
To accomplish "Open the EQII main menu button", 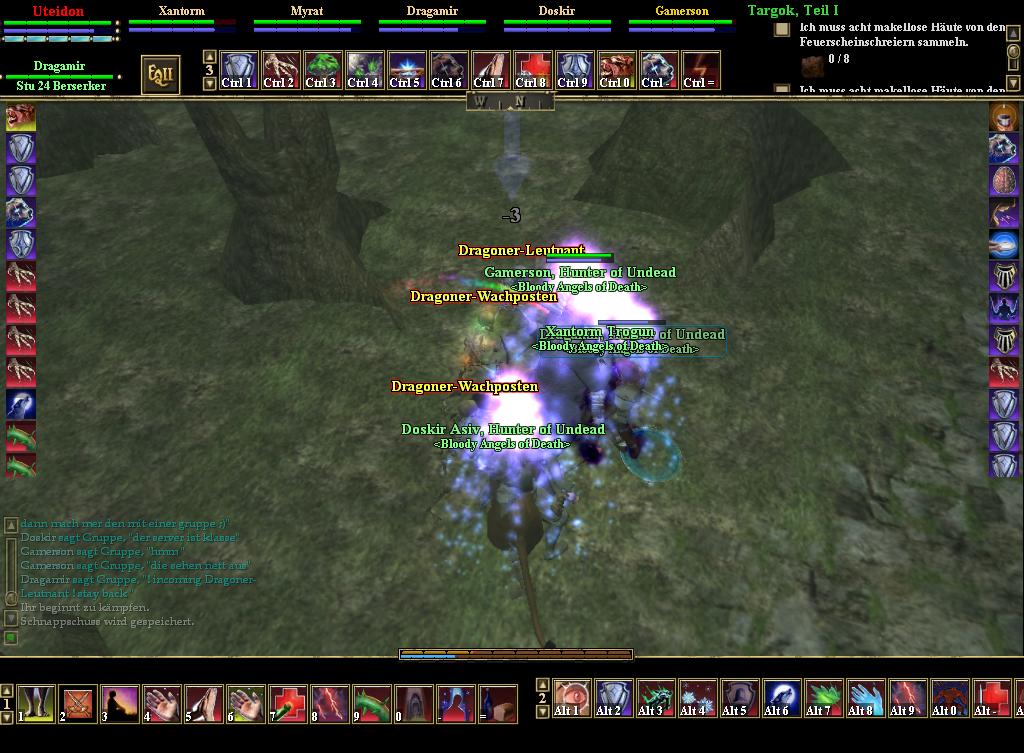I will click(160, 75).
